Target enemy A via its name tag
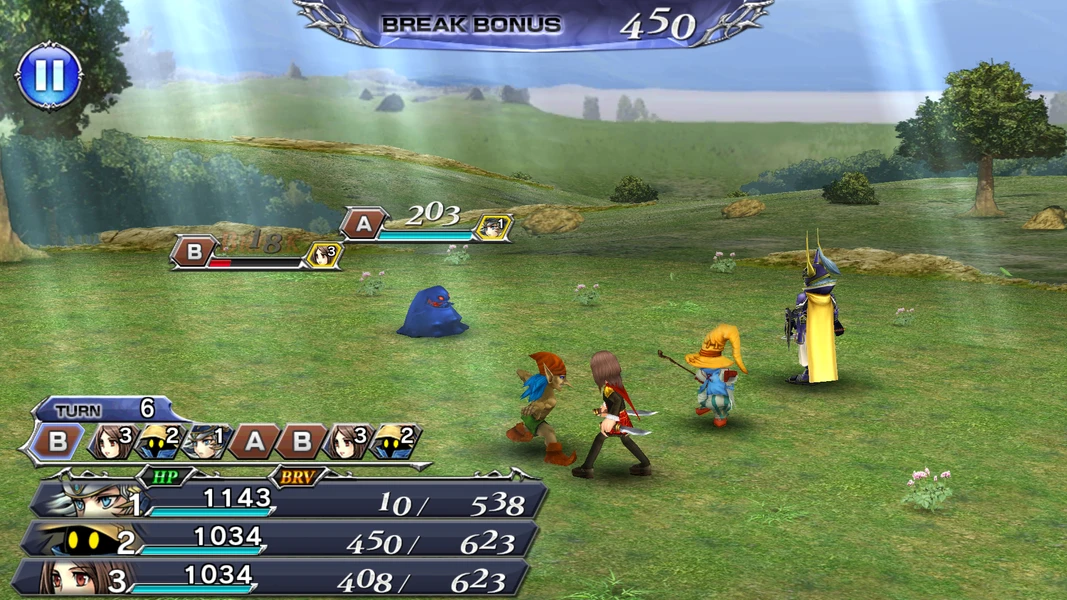This screenshot has height=600, width=1067. click(x=363, y=224)
